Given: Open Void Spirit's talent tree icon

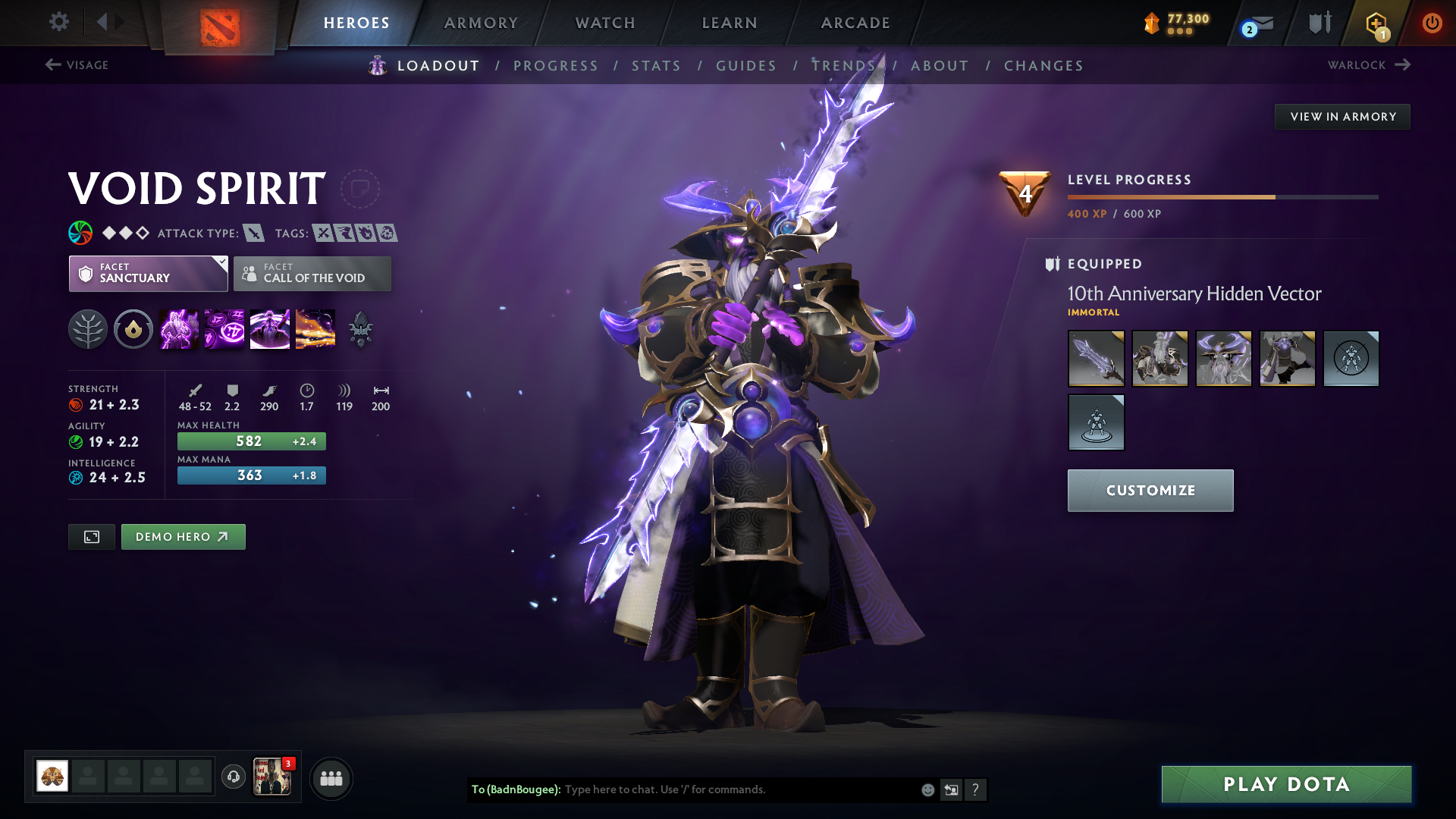Looking at the screenshot, I should [x=89, y=328].
